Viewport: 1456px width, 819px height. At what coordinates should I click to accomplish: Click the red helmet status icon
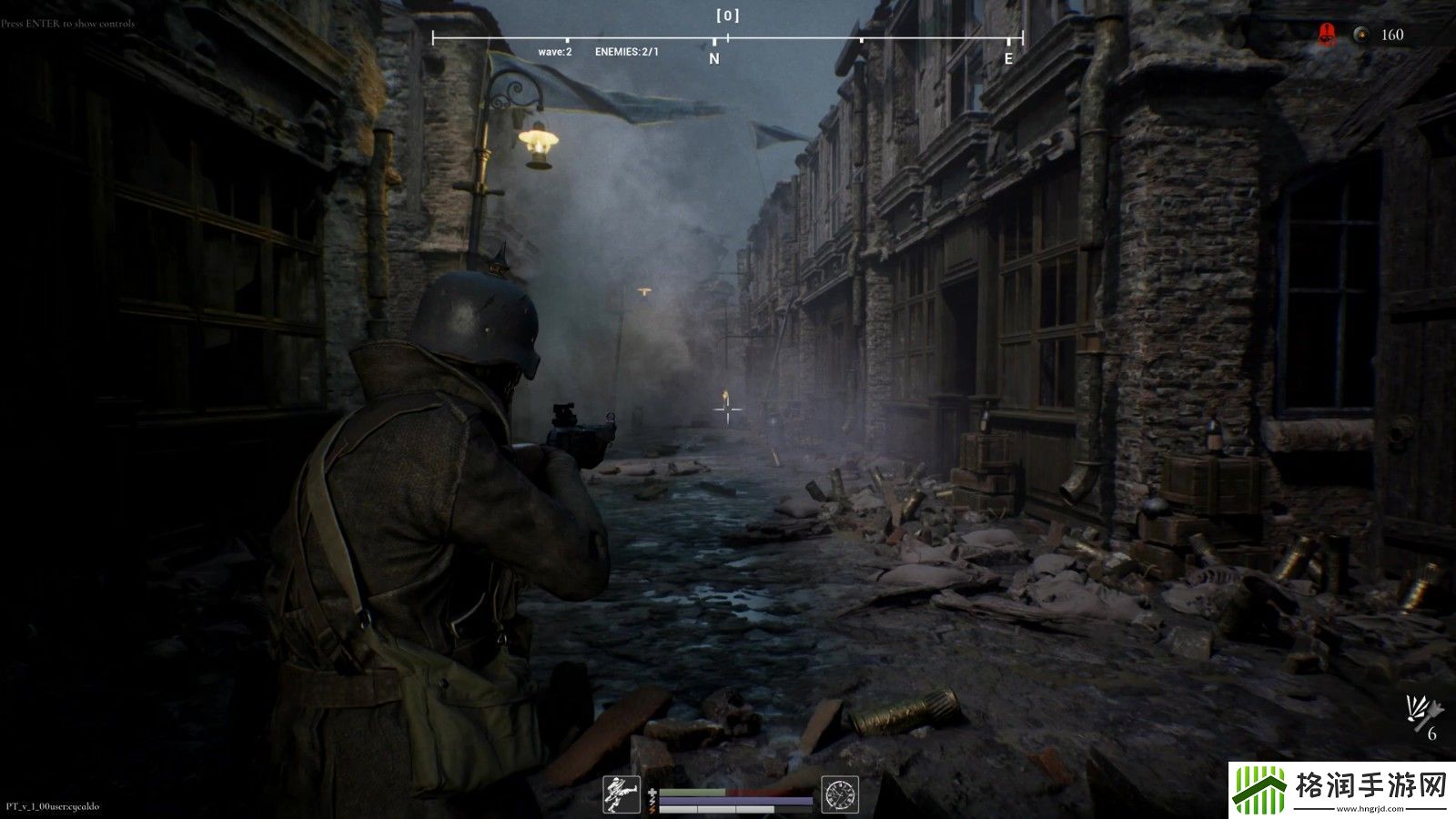click(x=1327, y=35)
